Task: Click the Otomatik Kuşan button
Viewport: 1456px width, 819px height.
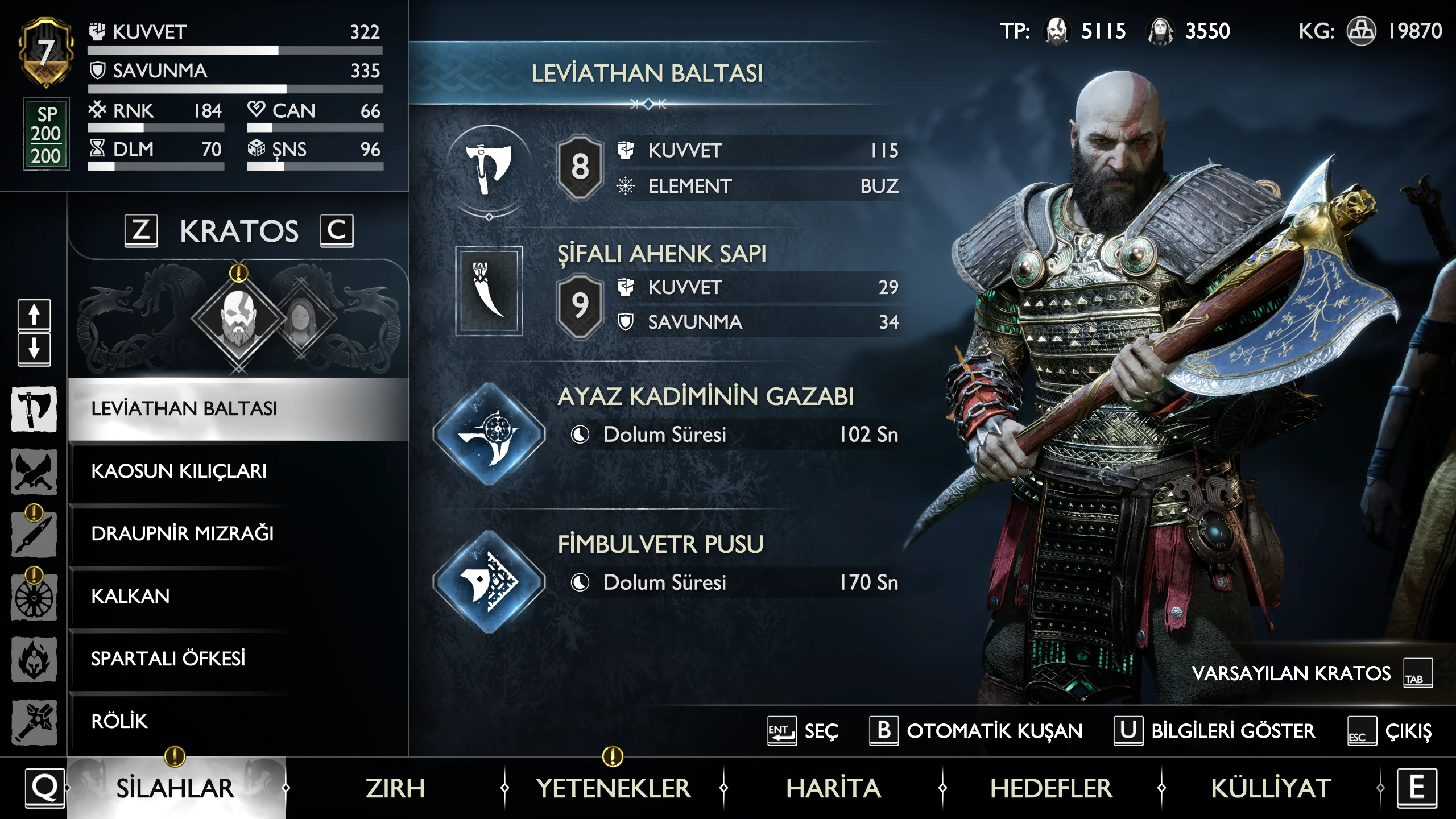Action: point(976,731)
